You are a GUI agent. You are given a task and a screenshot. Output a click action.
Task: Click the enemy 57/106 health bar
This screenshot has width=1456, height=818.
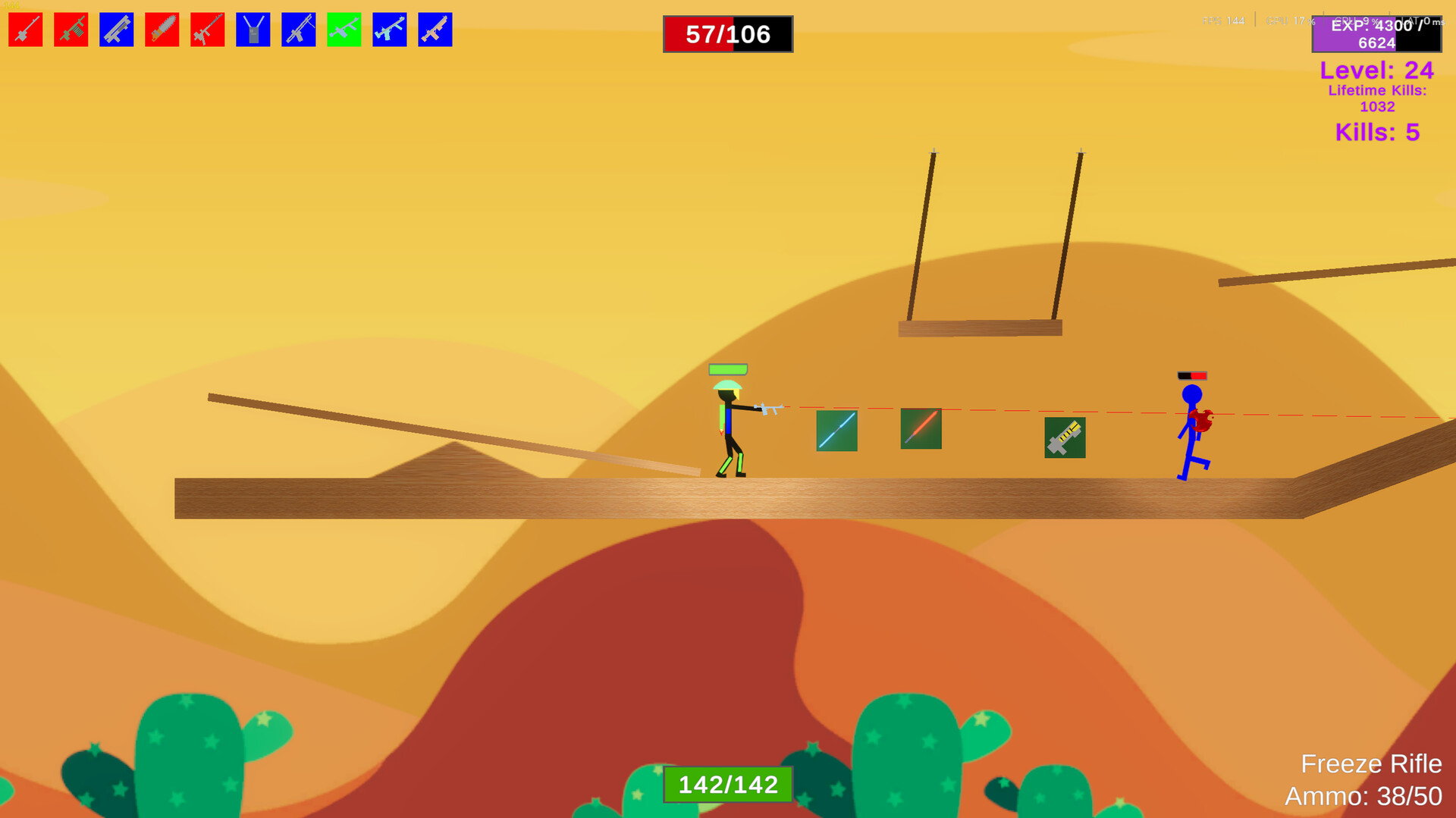[727, 33]
